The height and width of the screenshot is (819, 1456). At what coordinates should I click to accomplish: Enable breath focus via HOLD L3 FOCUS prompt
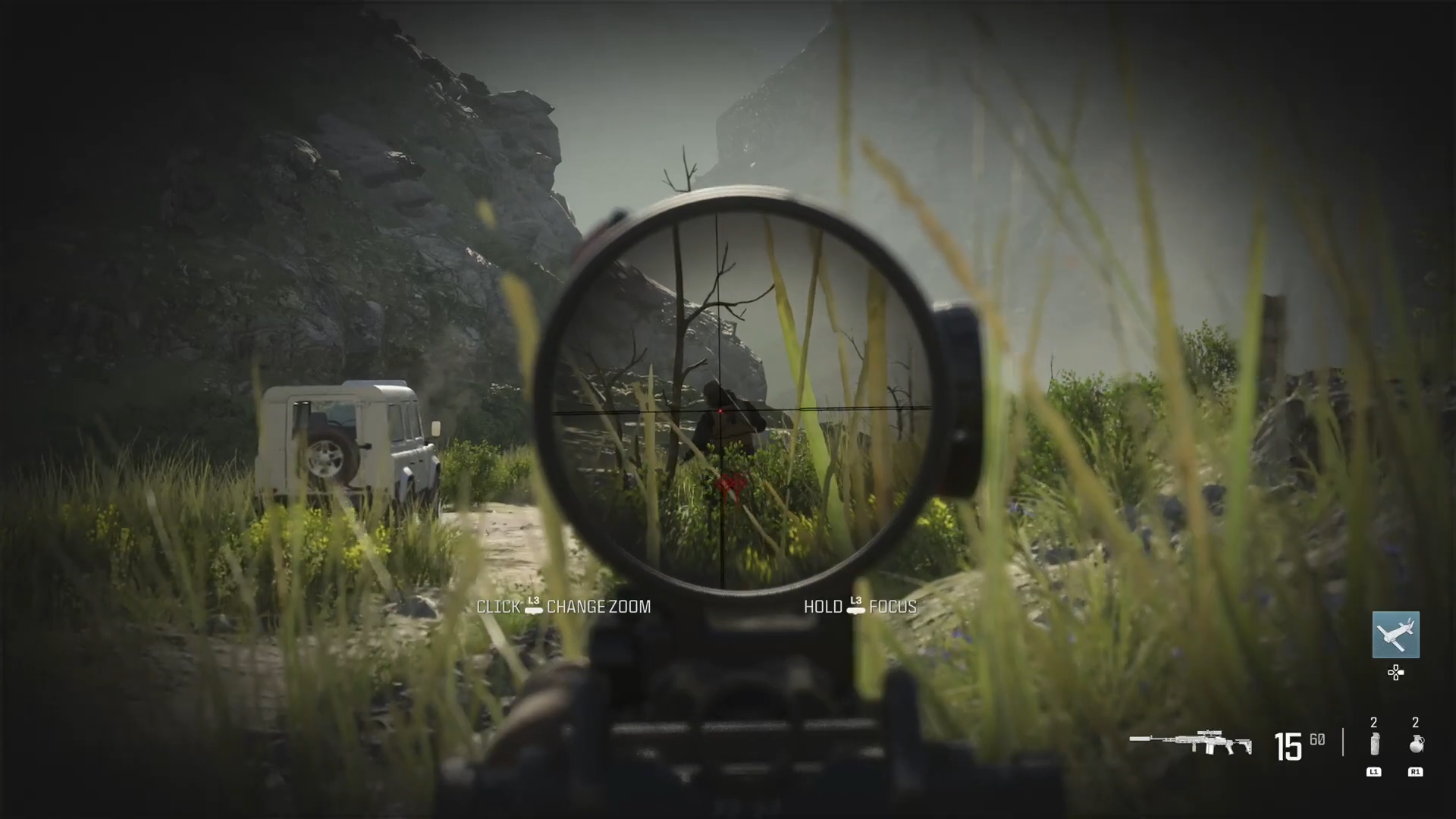[x=858, y=607]
